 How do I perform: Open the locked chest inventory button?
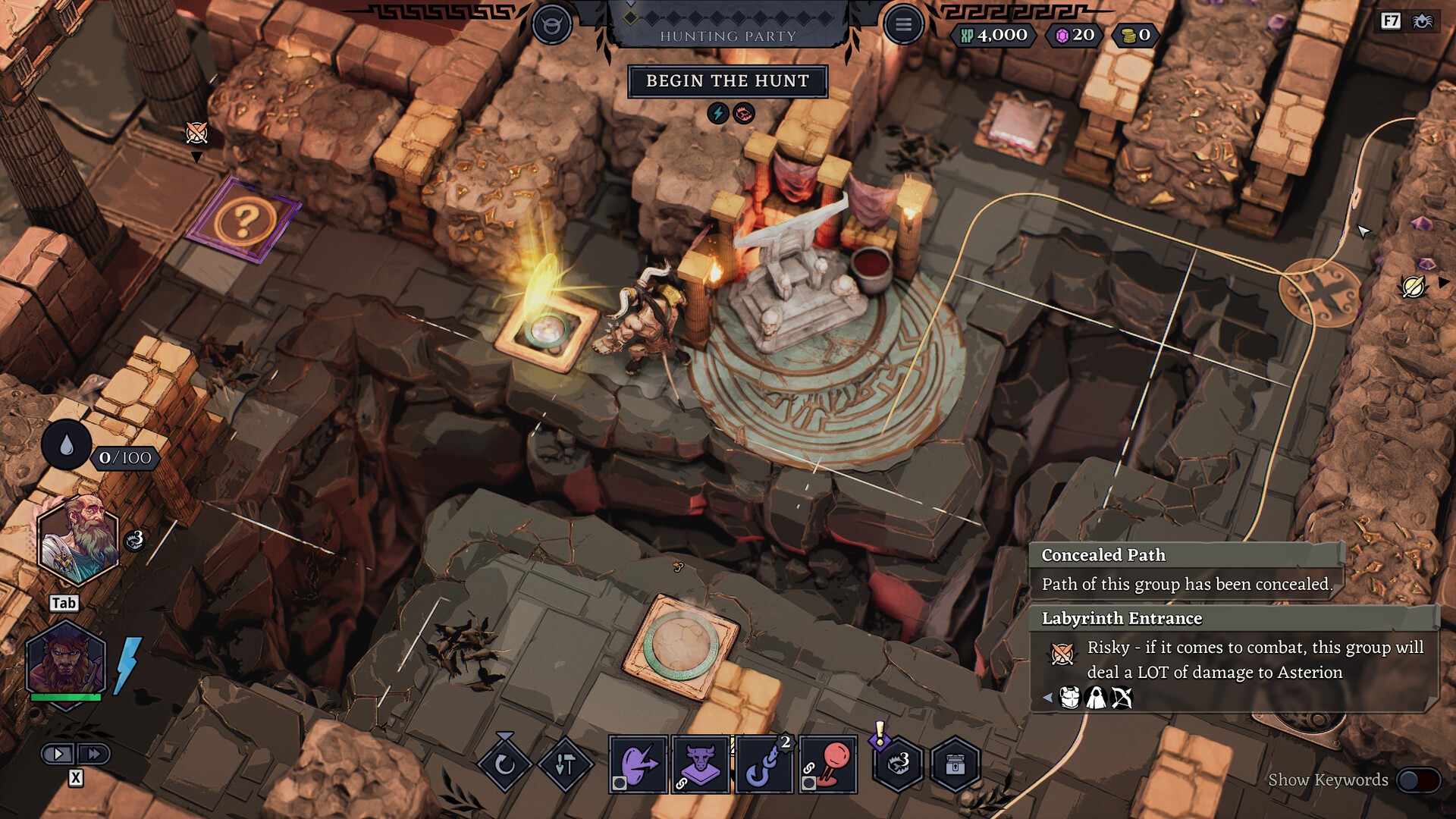[x=955, y=764]
